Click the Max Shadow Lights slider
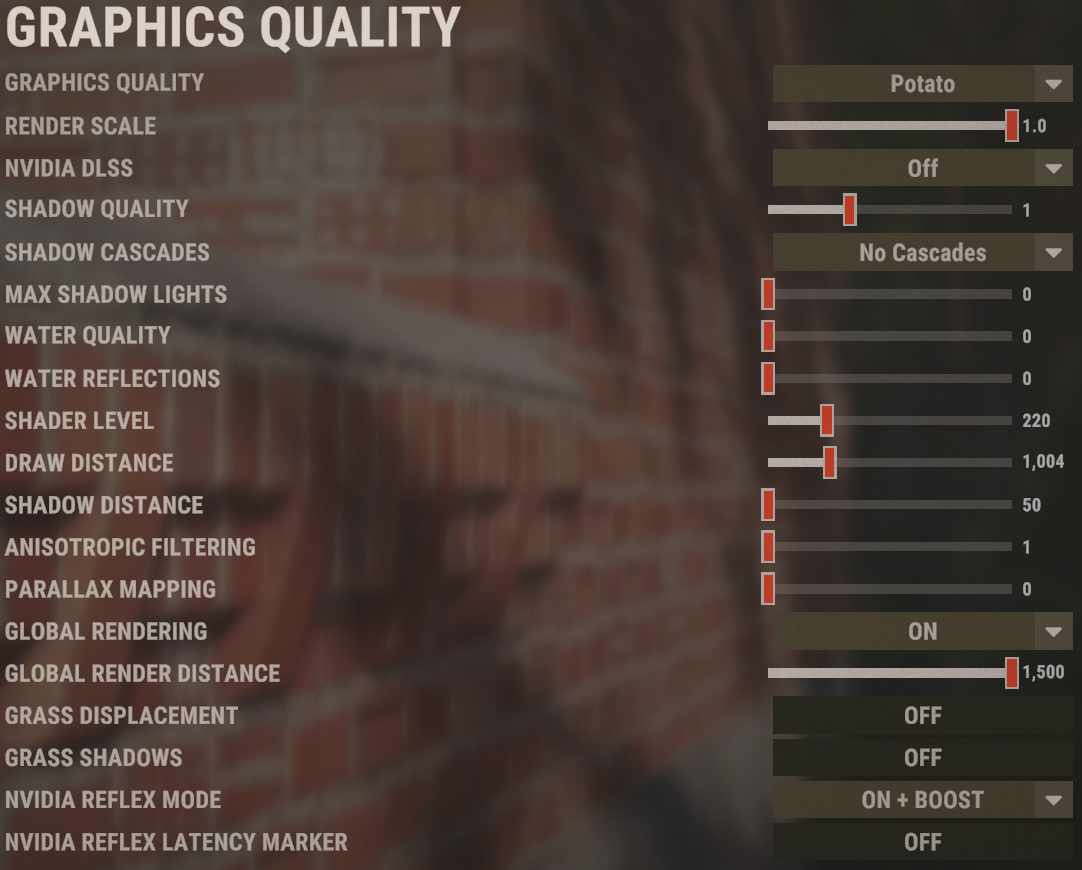The image size is (1082, 870). coord(768,295)
